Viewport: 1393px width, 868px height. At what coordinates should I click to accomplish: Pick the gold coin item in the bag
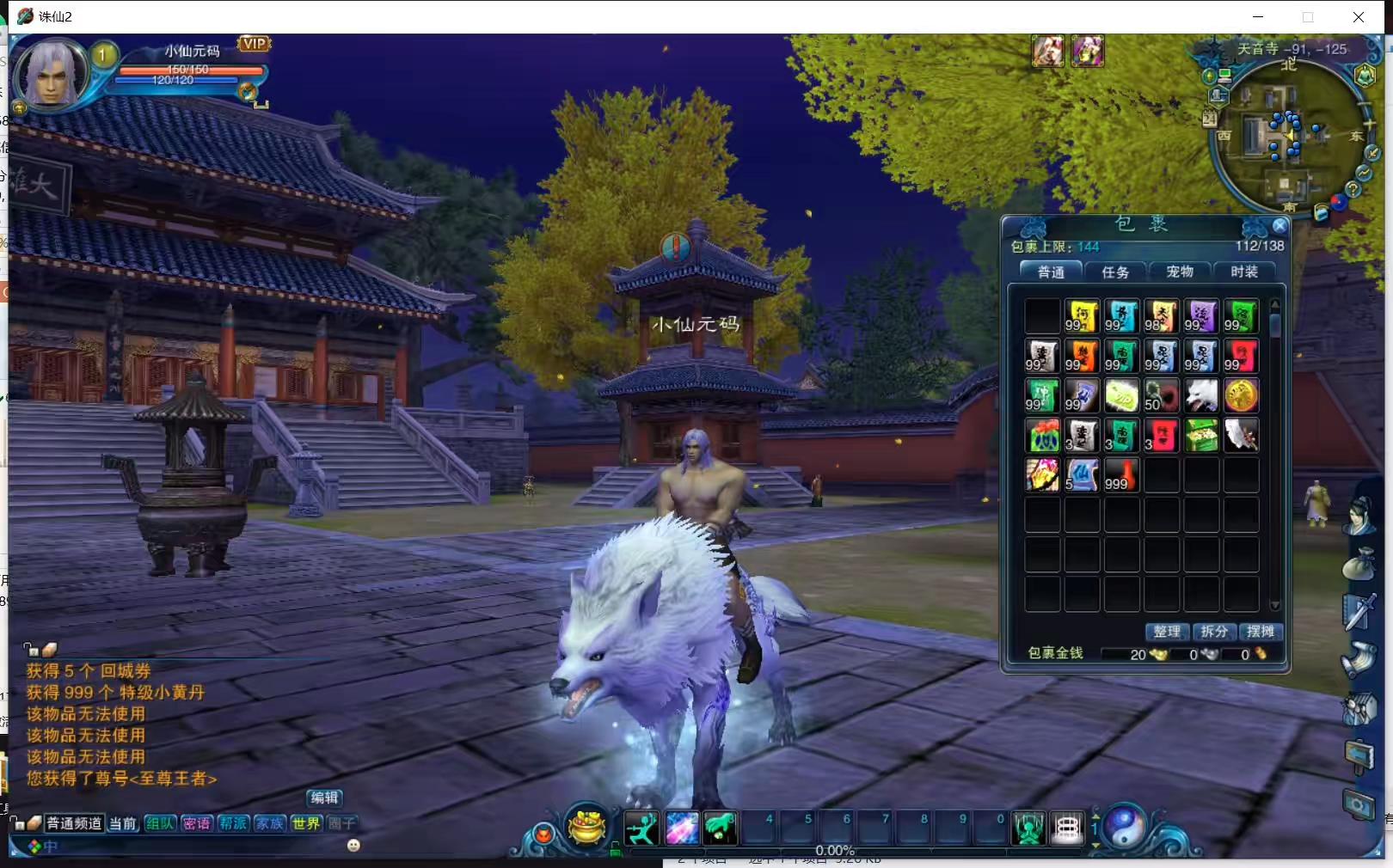(x=1241, y=396)
